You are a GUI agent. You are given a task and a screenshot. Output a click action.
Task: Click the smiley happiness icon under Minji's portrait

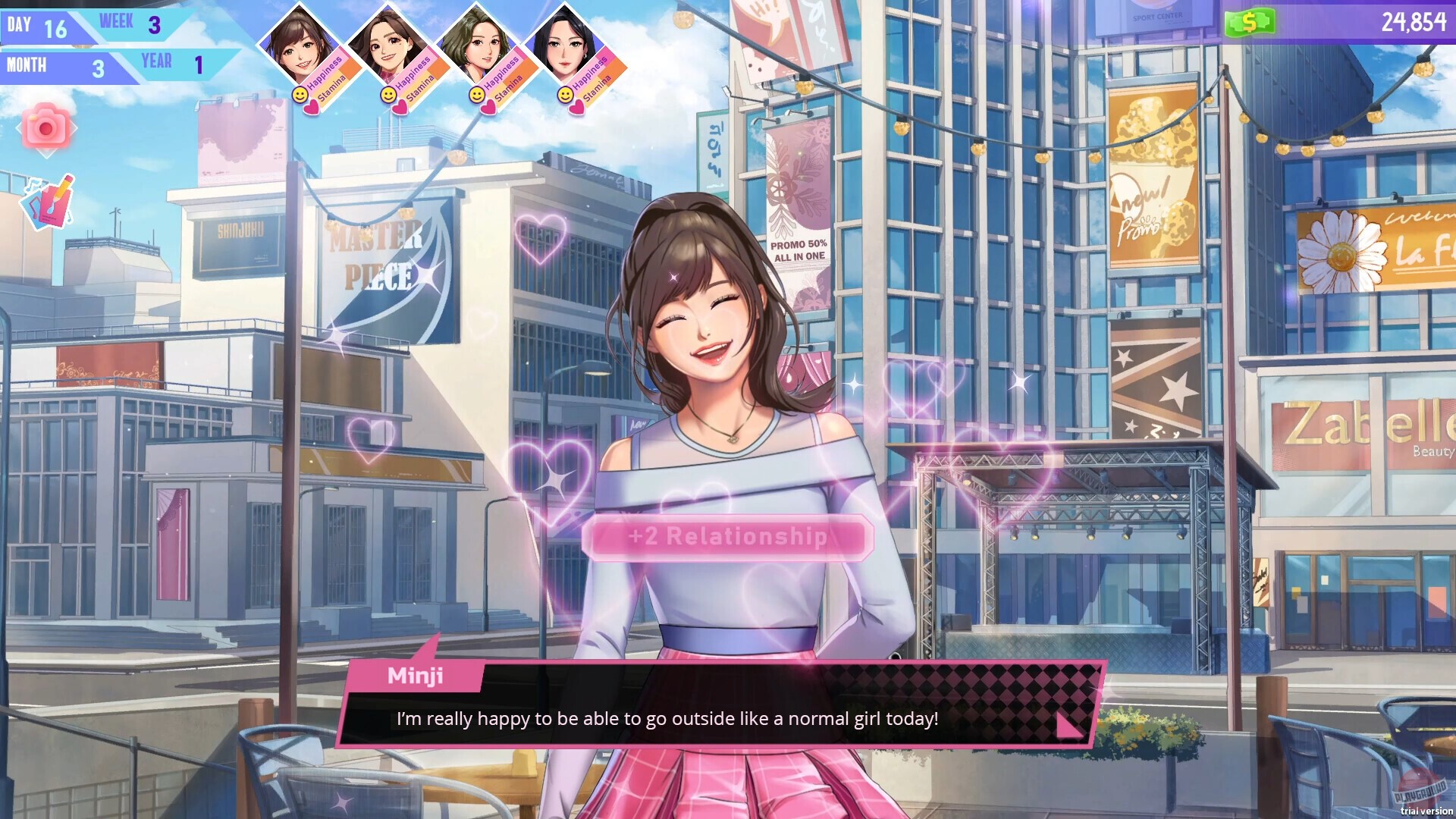pos(300,96)
